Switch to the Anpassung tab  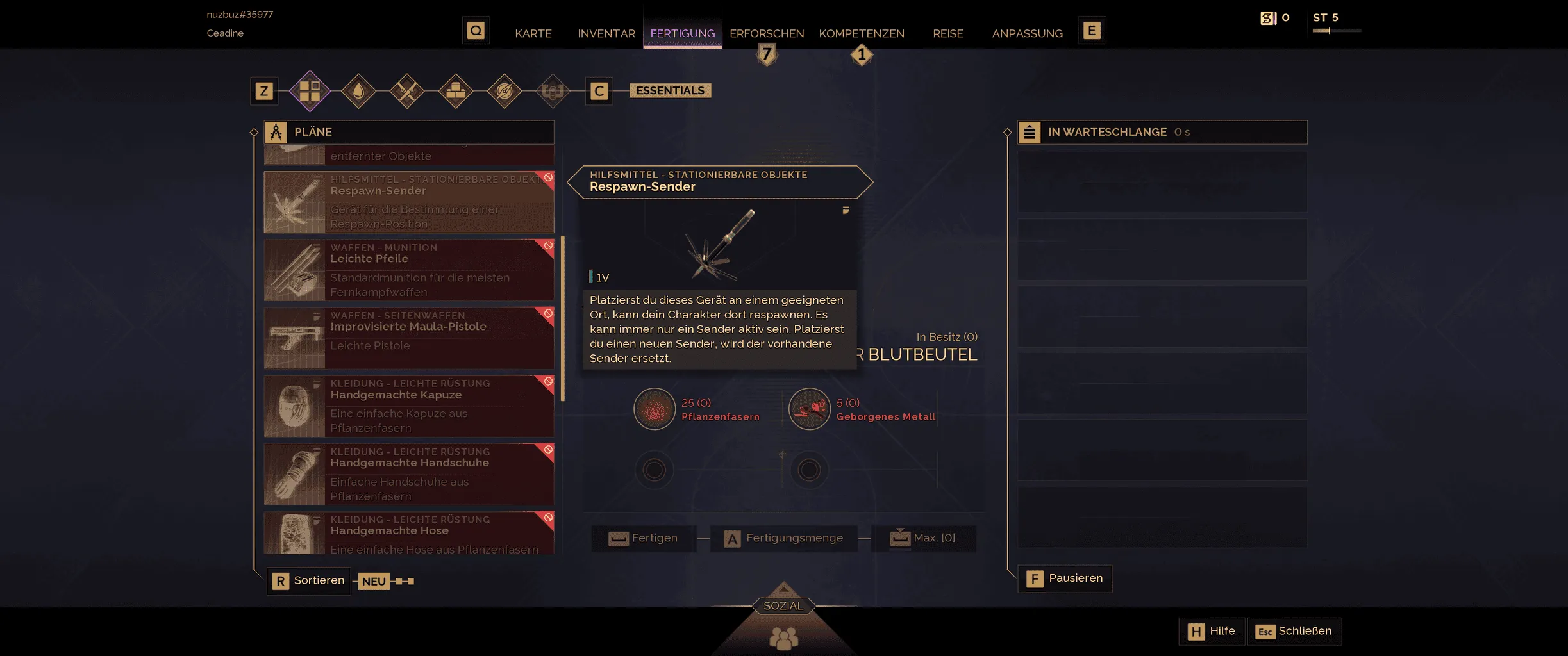coord(1027,33)
